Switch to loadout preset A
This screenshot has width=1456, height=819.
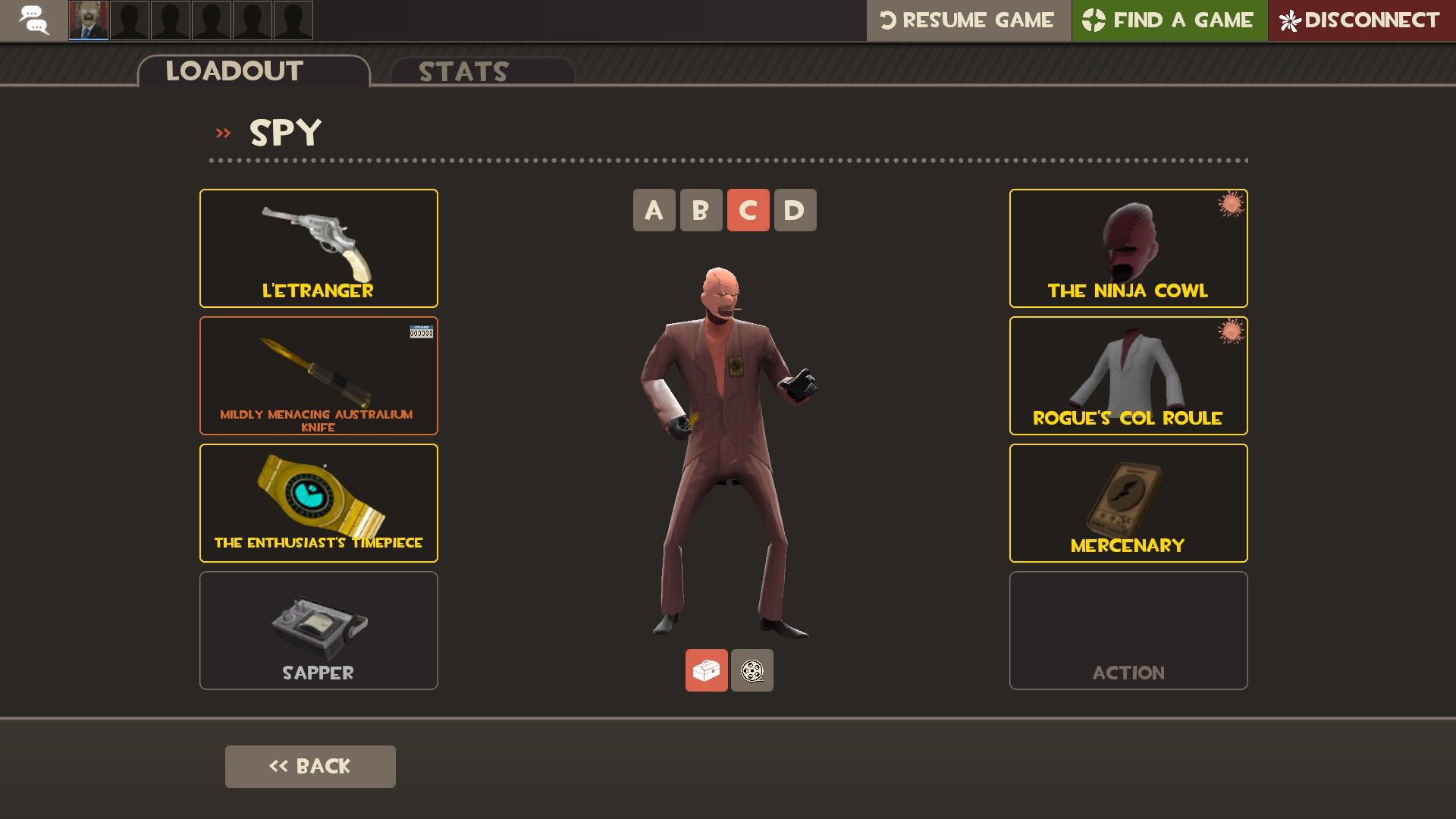pyautogui.click(x=654, y=210)
